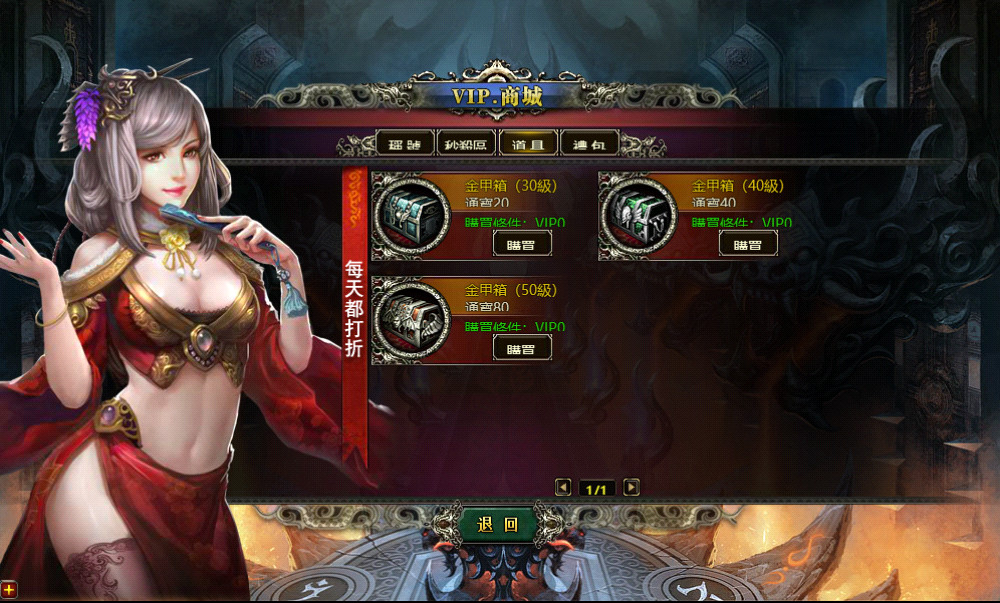This screenshot has height=603, width=1000.
Task: Buy the 金甲箱 (30級) chest
Action: point(522,243)
